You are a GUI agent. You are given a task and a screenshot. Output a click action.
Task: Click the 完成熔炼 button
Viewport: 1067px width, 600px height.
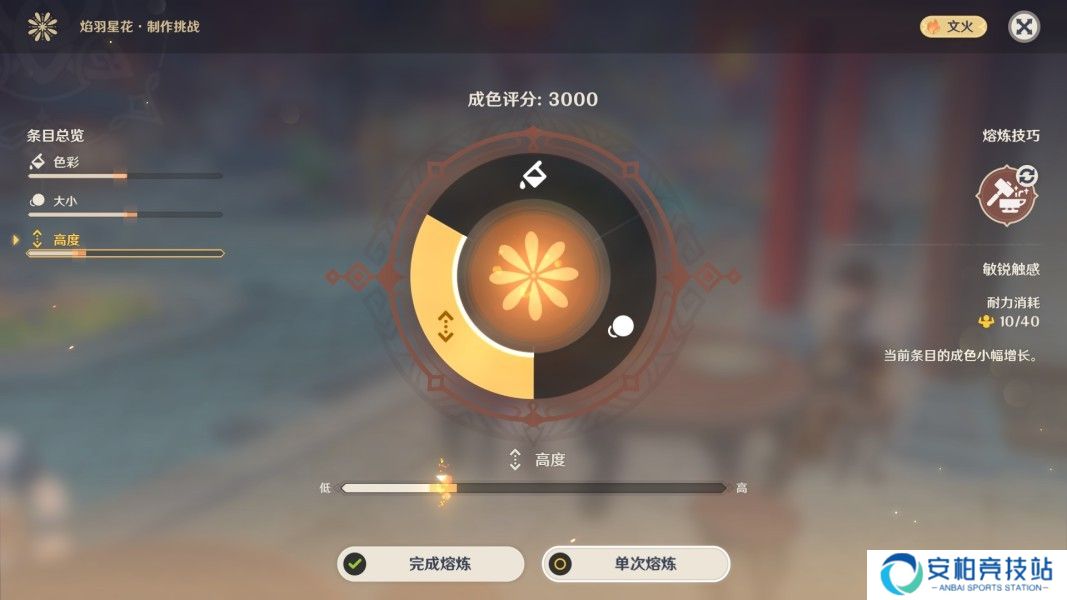pyautogui.click(x=430, y=564)
